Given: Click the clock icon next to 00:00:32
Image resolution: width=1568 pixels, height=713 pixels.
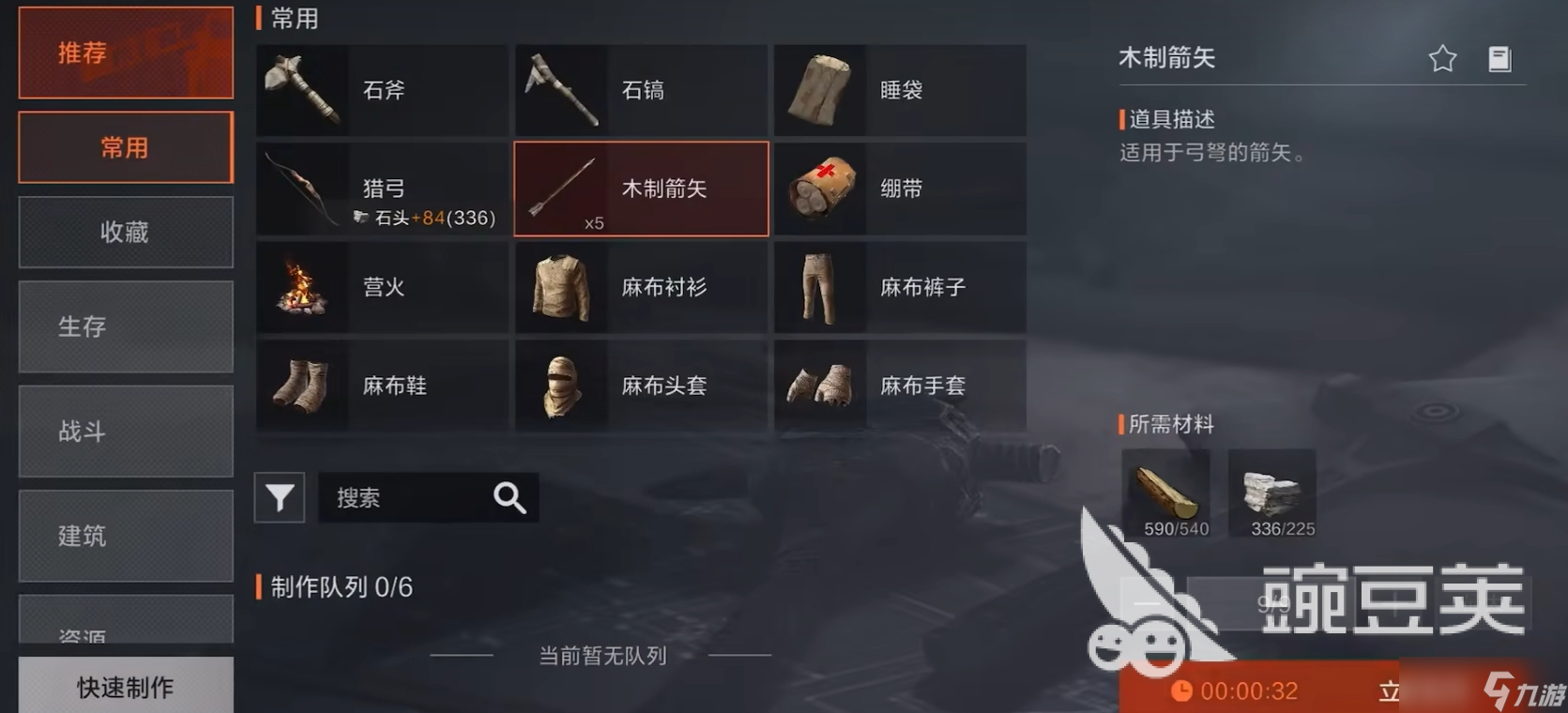Looking at the screenshot, I should 1182,691.
